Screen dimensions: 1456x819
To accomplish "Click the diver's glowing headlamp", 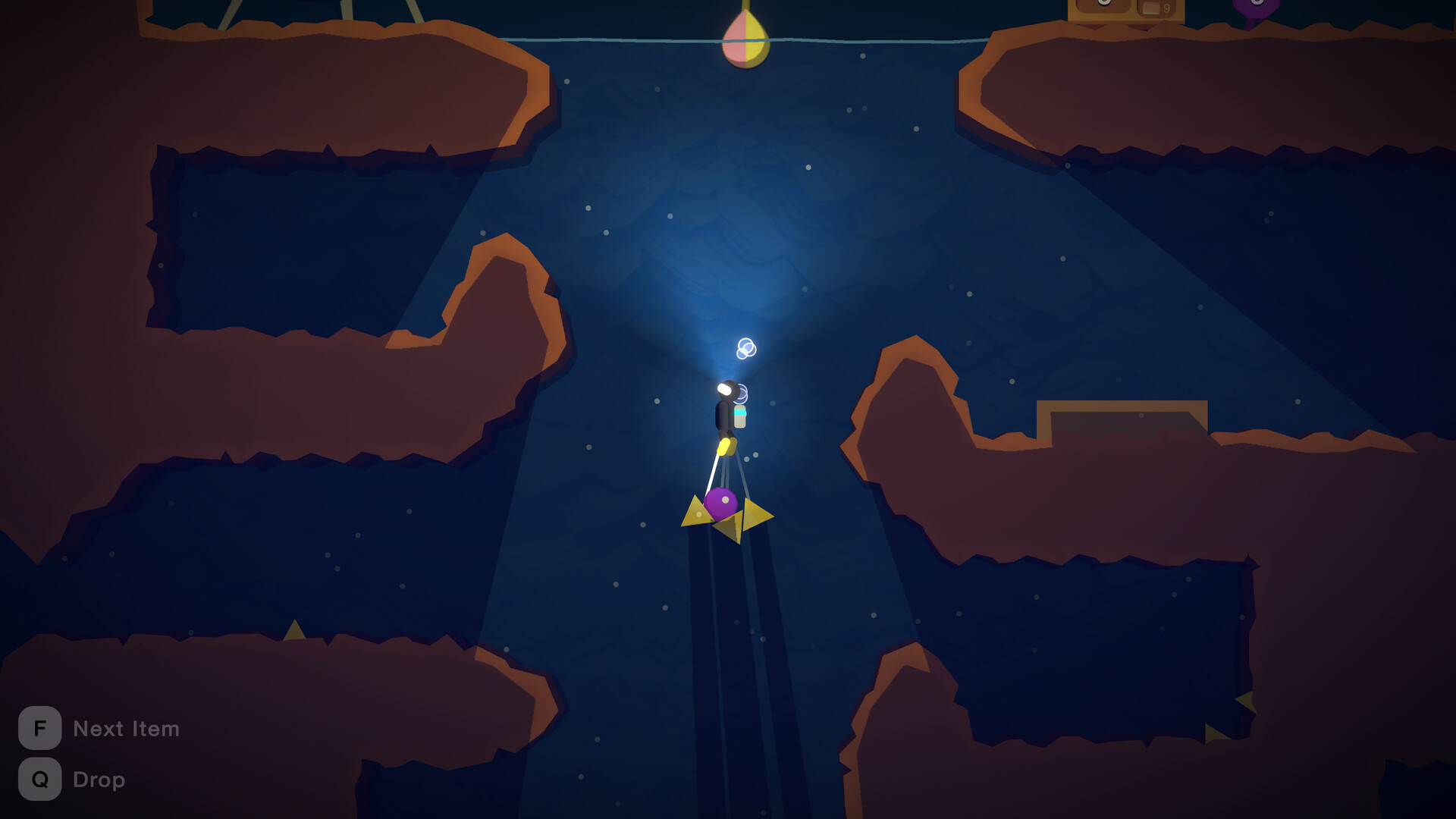I will pyautogui.click(x=726, y=388).
